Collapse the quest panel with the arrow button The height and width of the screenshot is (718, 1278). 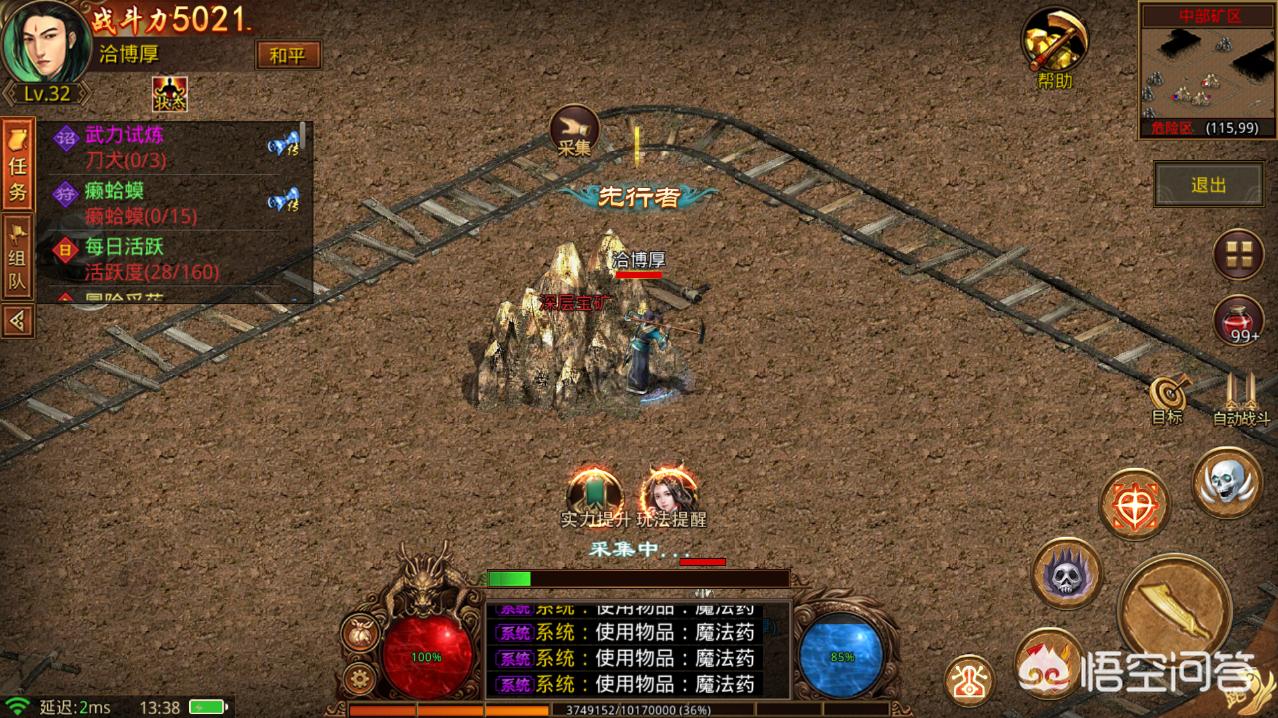coord(17,321)
